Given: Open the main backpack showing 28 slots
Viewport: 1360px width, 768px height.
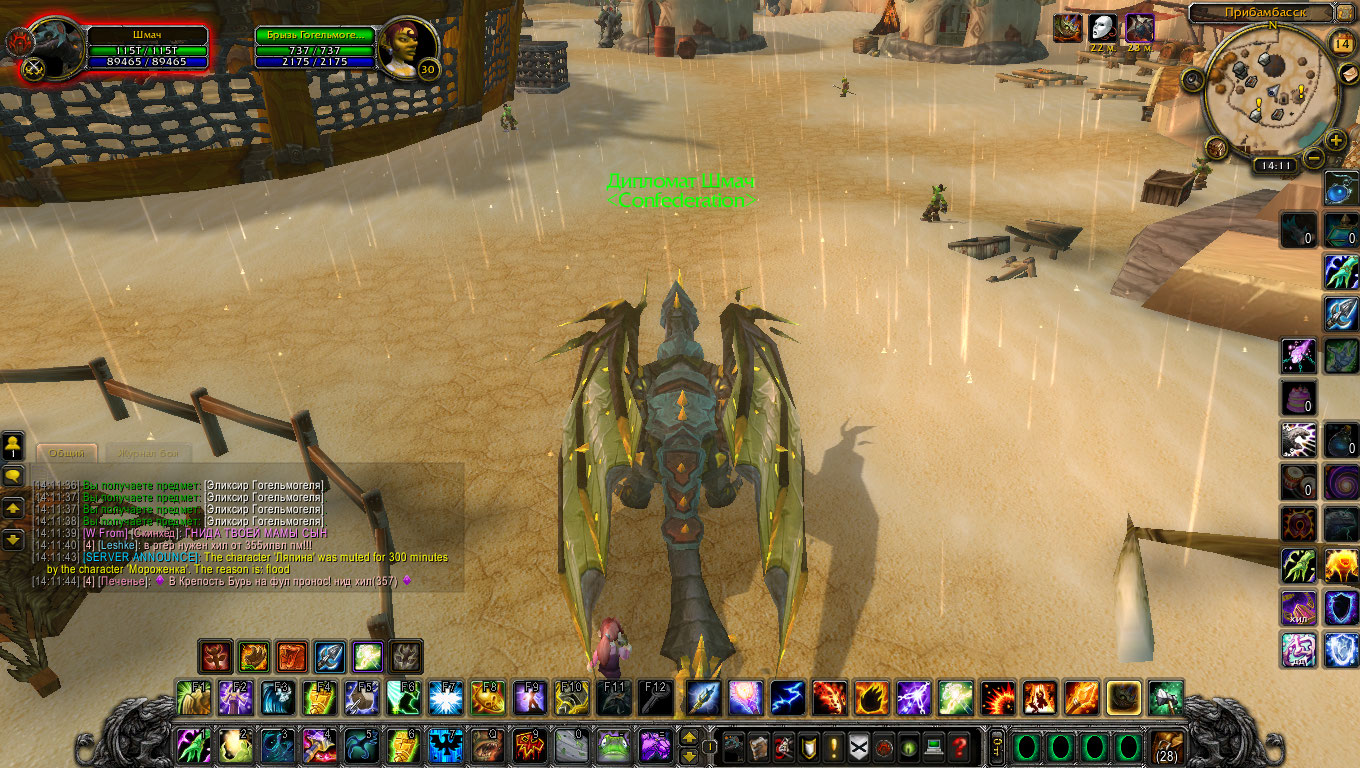Looking at the screenshot, I should tap(1167, 746).
